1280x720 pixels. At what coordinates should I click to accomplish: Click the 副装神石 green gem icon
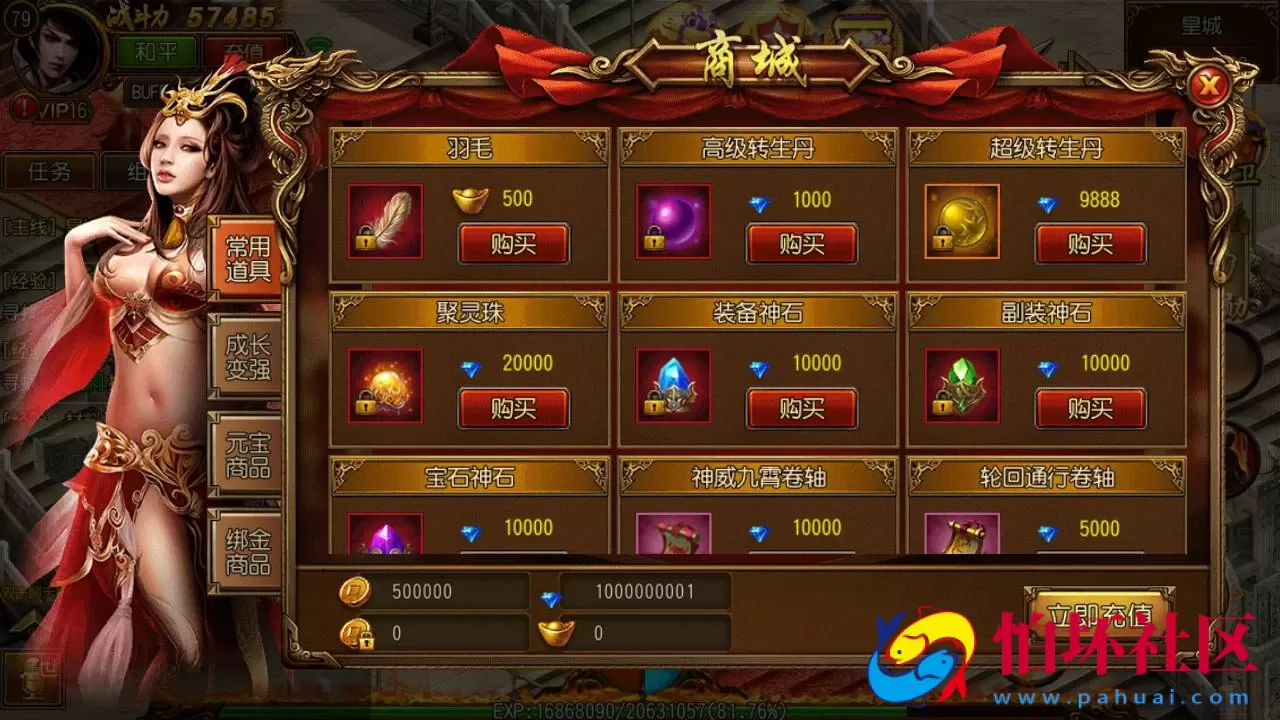[x=960, y=387]
